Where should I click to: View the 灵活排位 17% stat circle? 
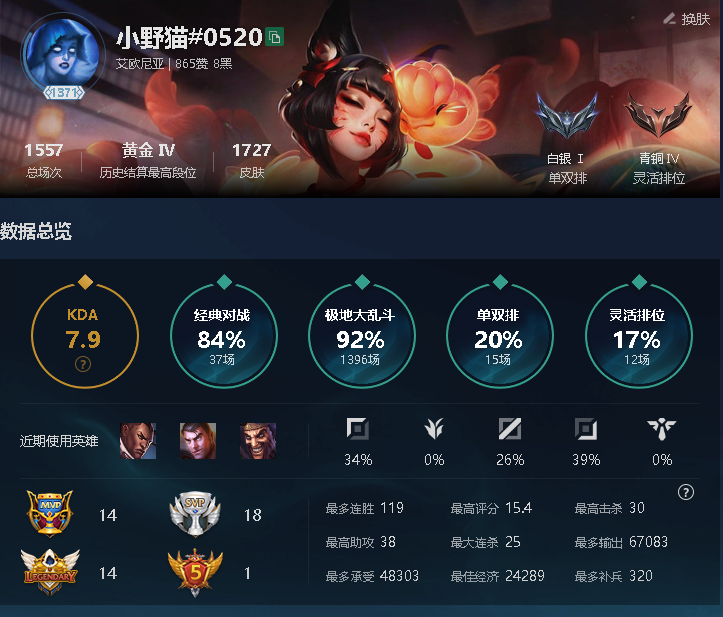point(636,337)
